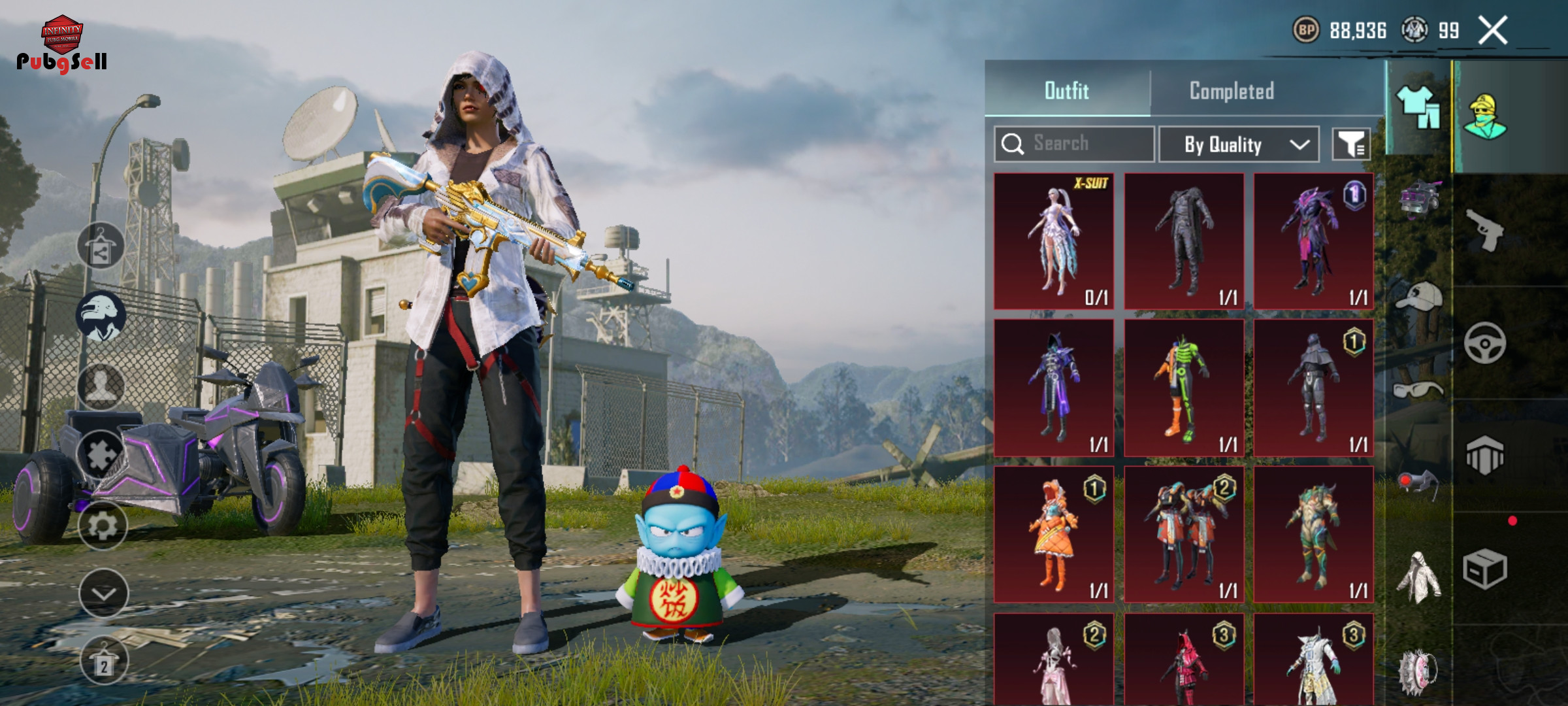
Task: Pick the green and orange skeleton outfit
Action: [1184, 388]
